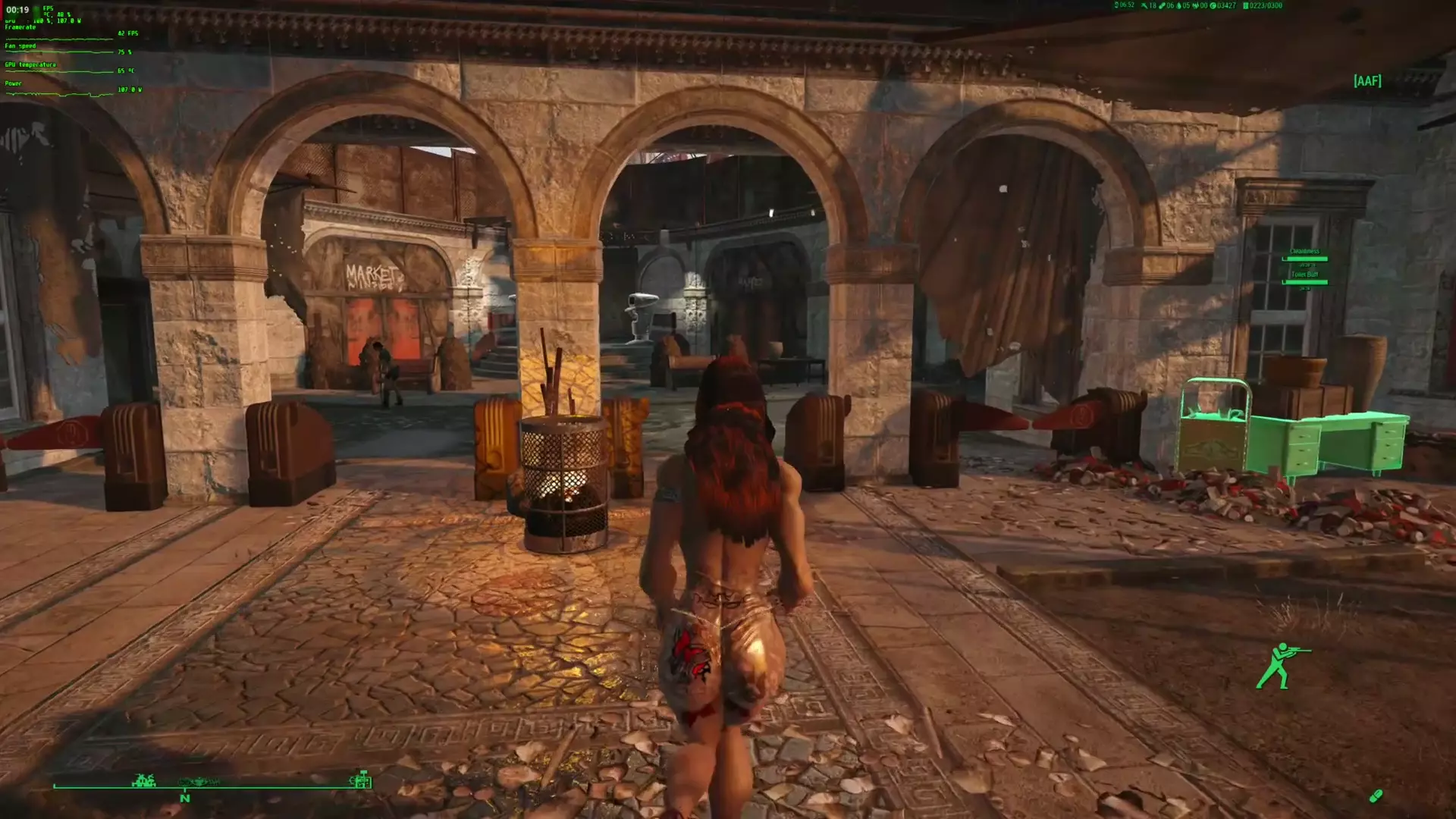
Task: Select the settlement marker on the compass
Action: 143,780
